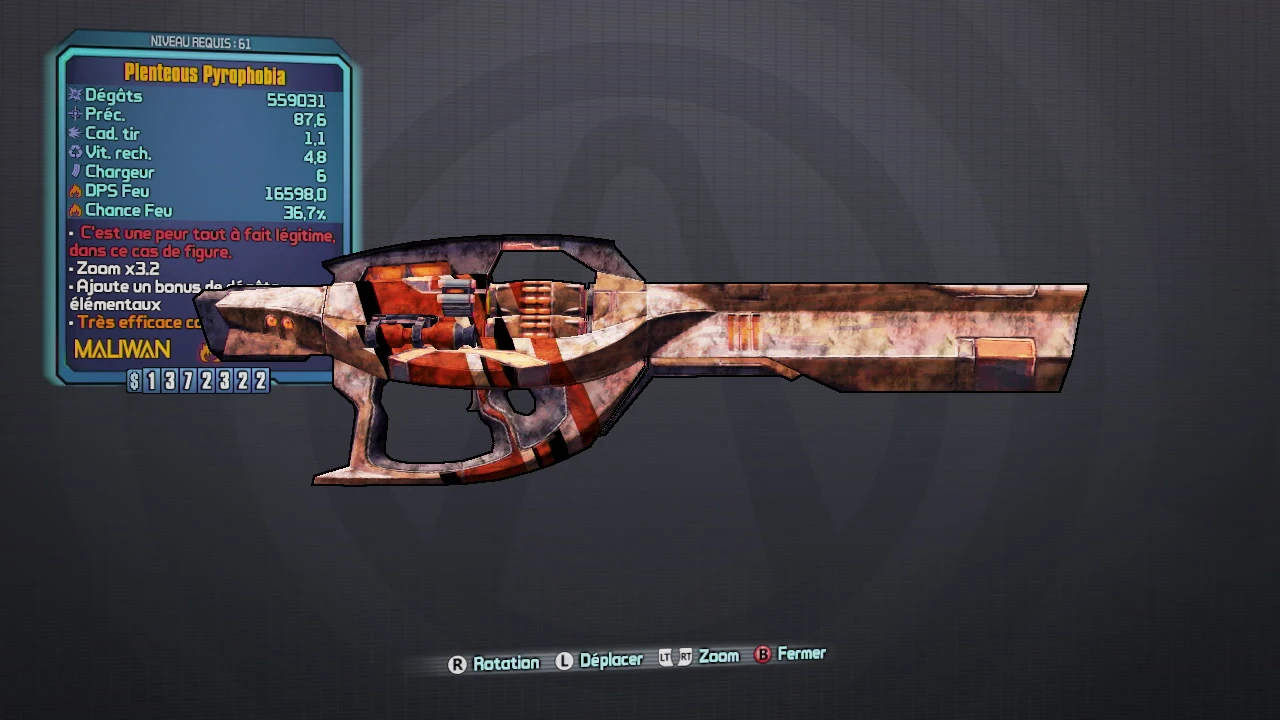Click the fire element symbol beside MALIWAN
This screenshot has width=1280, height=720.
coord(207,352)
